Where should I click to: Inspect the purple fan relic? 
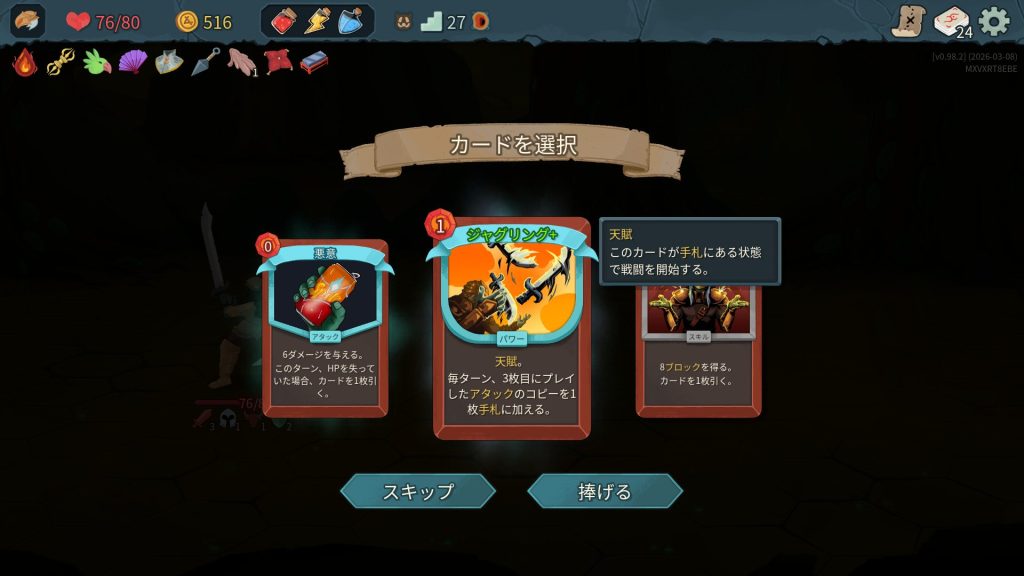click(x=132, y=62)
